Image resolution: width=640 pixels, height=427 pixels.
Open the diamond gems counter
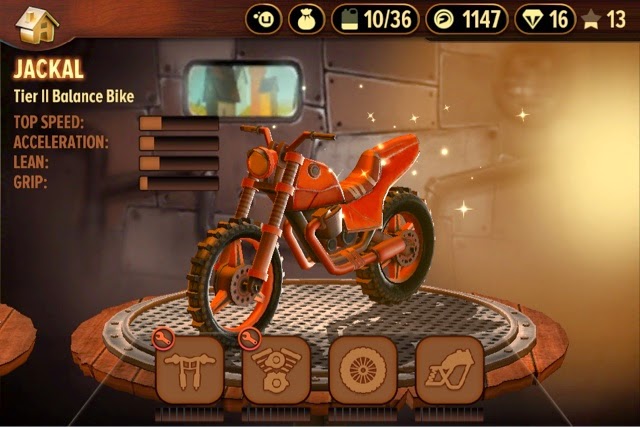(x=545, y=18)
